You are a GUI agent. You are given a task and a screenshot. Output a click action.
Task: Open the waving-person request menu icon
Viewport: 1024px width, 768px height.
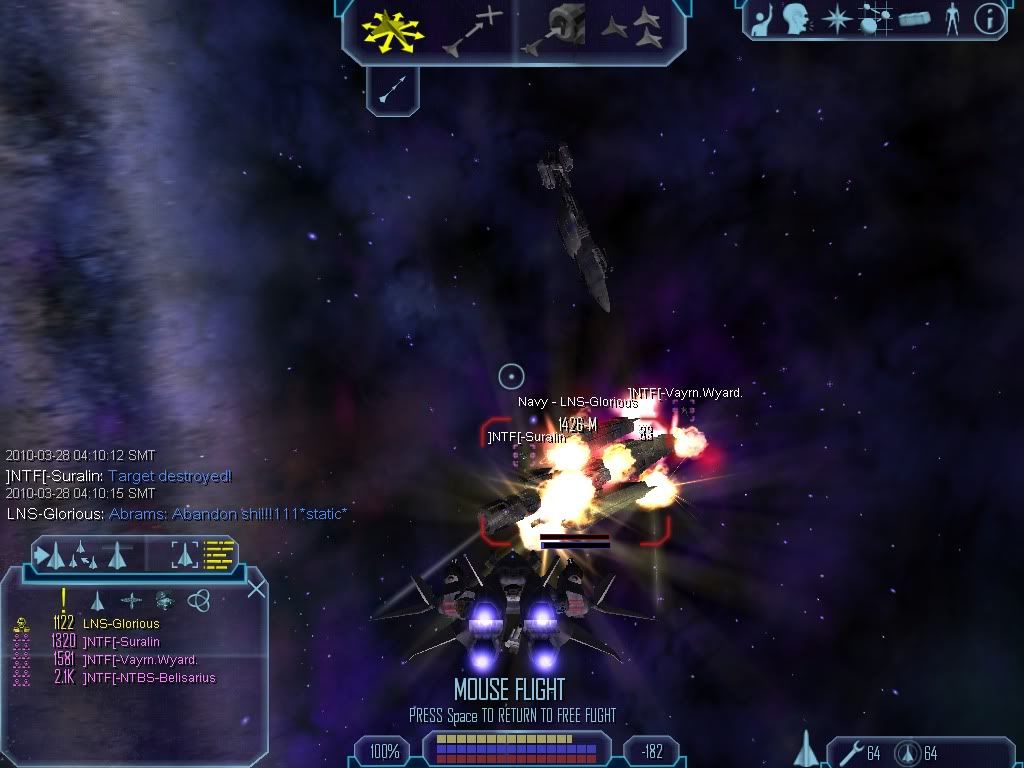[x=763, y=19]
